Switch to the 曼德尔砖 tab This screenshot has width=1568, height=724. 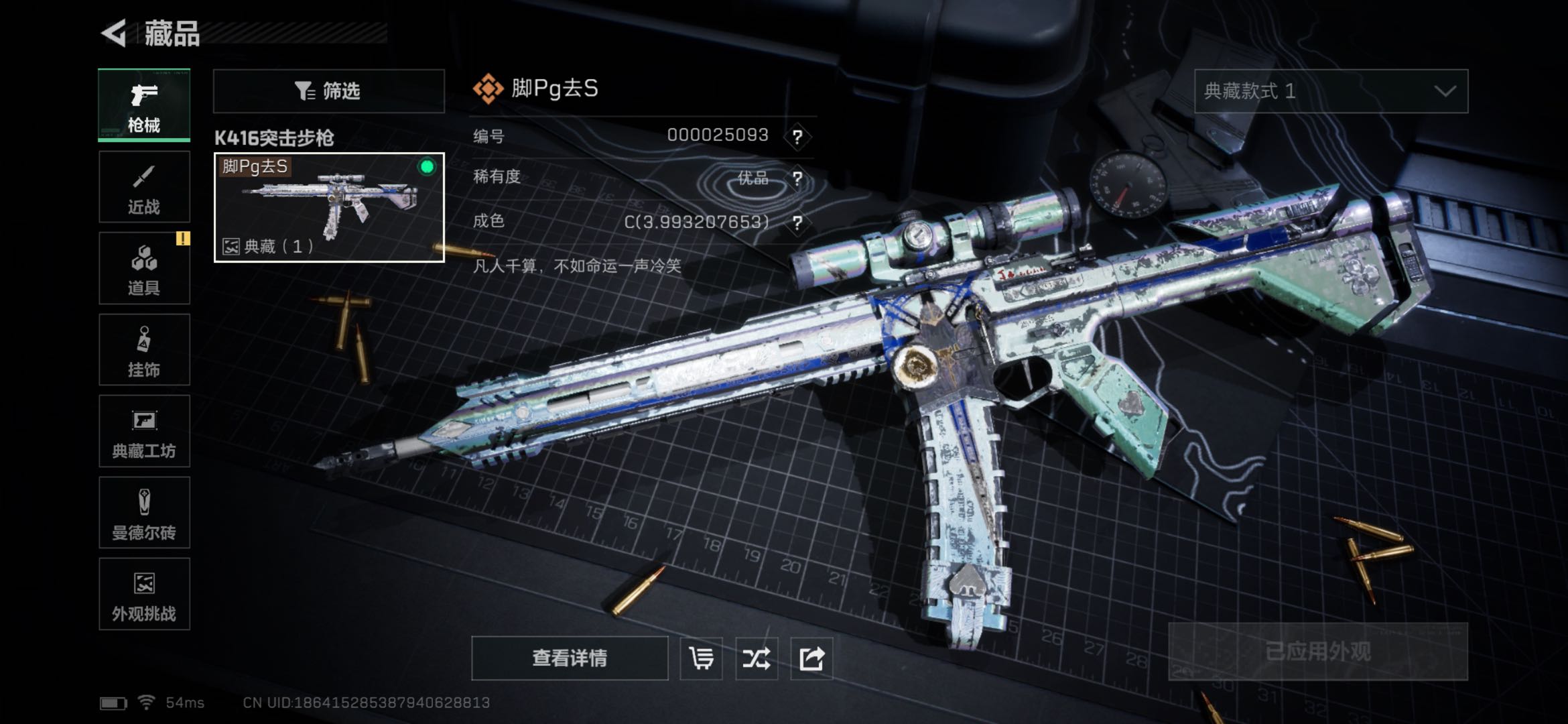coord(144,513)
